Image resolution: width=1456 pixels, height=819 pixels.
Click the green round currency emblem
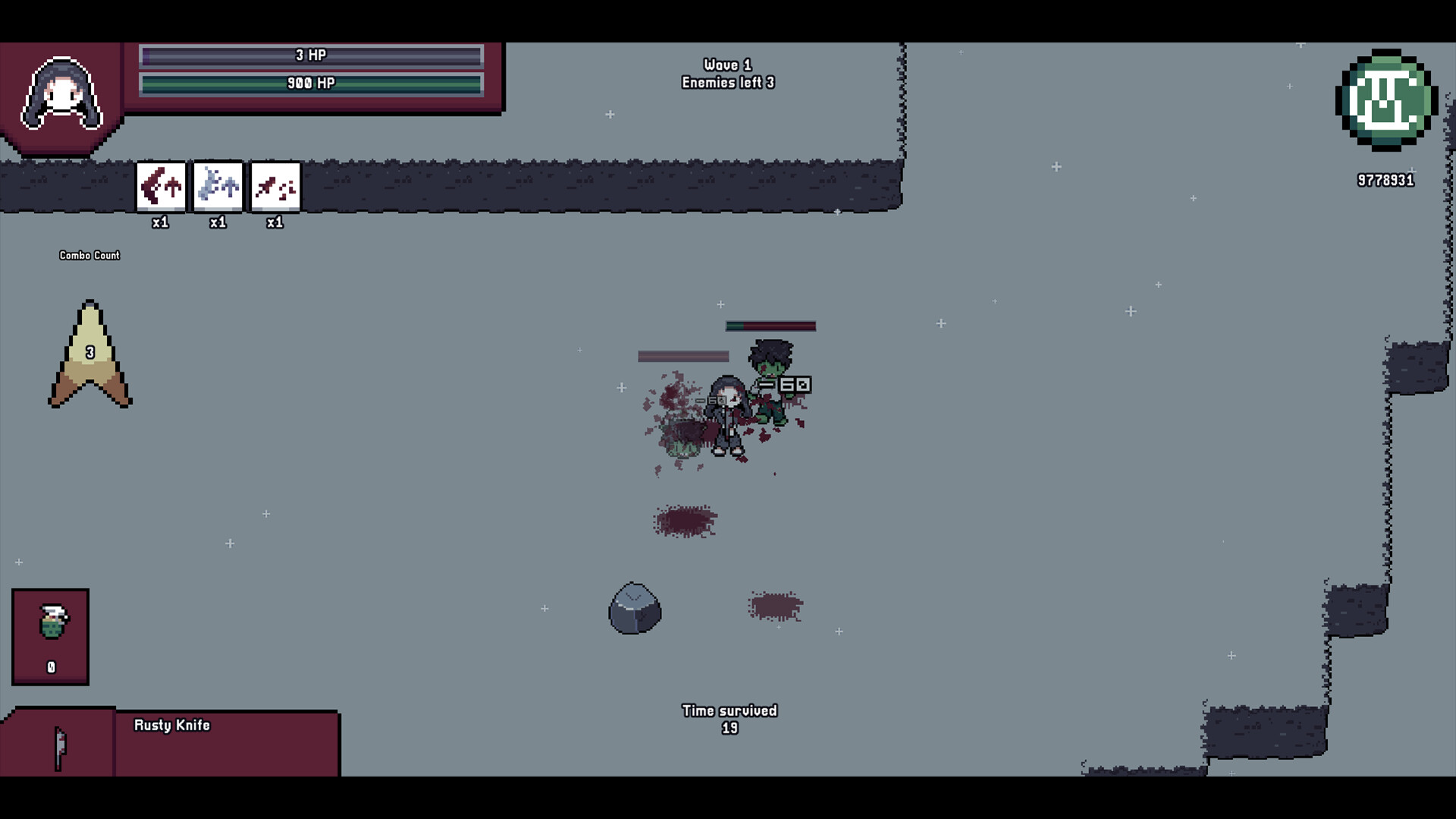(1386, 101)
